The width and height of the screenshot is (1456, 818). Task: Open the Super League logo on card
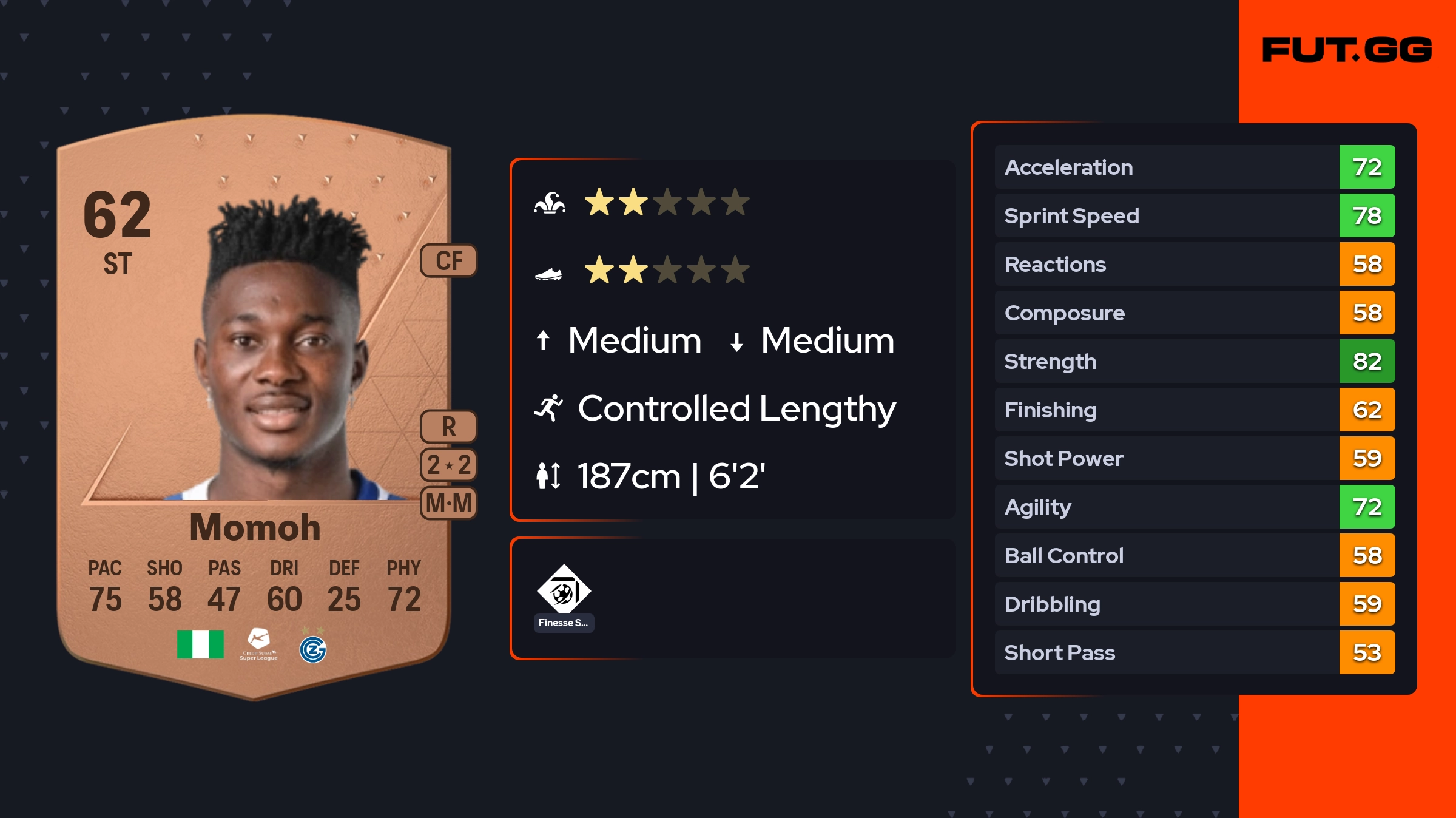pyautogui.click(x=258, y=644)
